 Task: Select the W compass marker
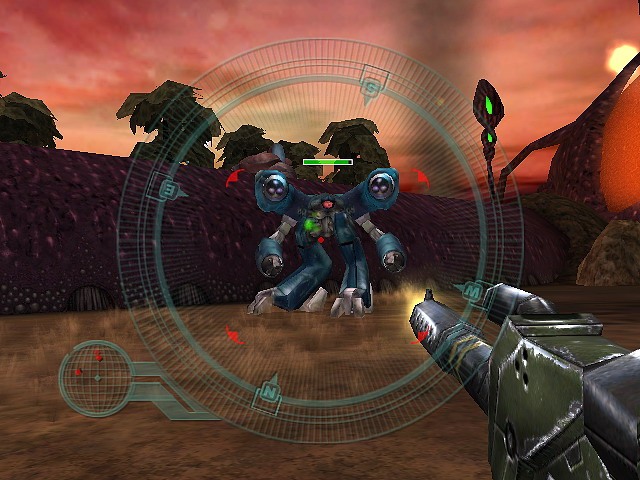[470, 291]
